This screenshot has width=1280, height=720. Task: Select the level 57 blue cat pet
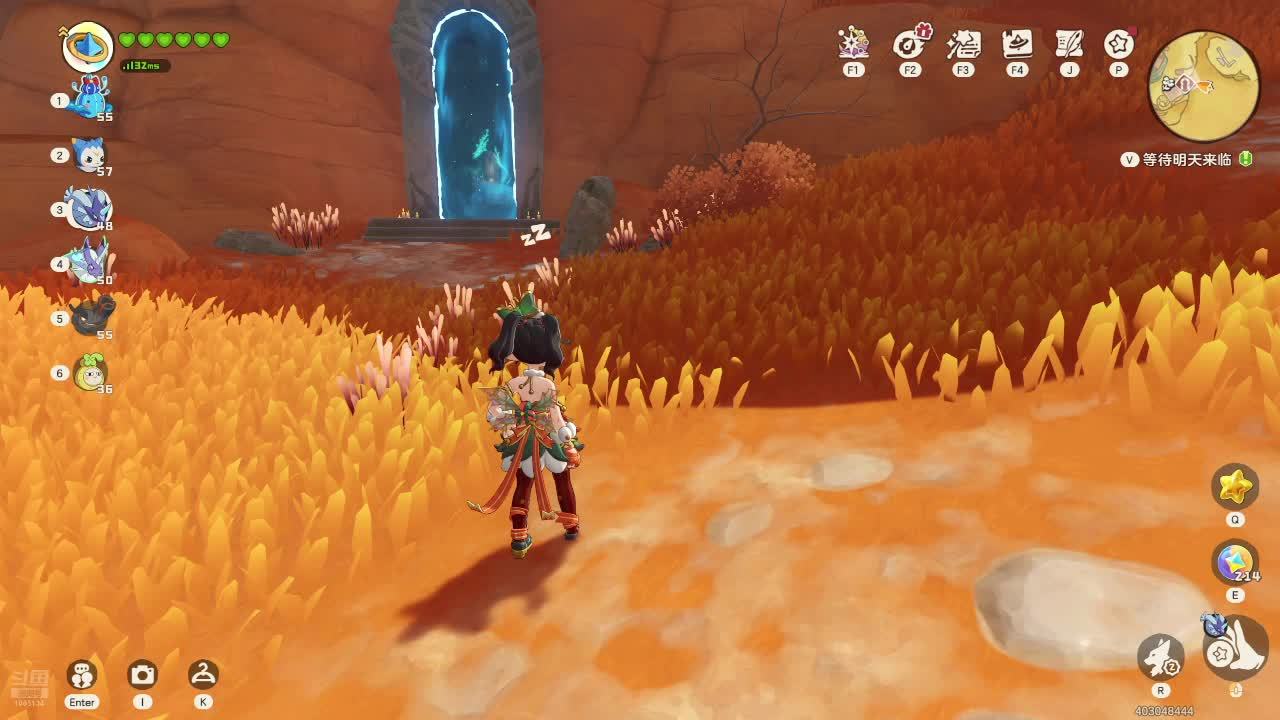coord(90,155)
